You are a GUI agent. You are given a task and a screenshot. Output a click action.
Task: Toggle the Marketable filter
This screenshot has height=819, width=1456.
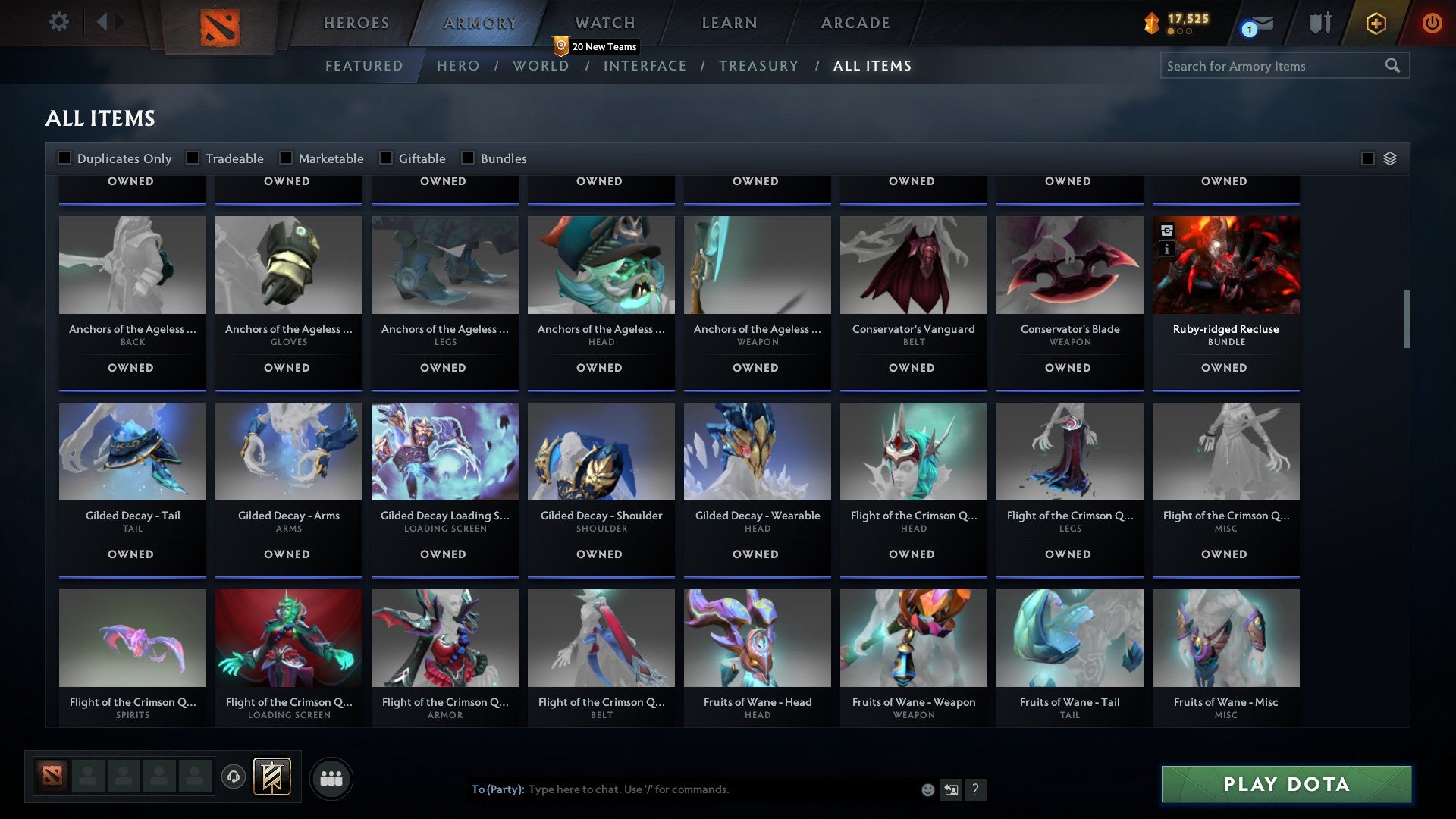pos(286,158)
